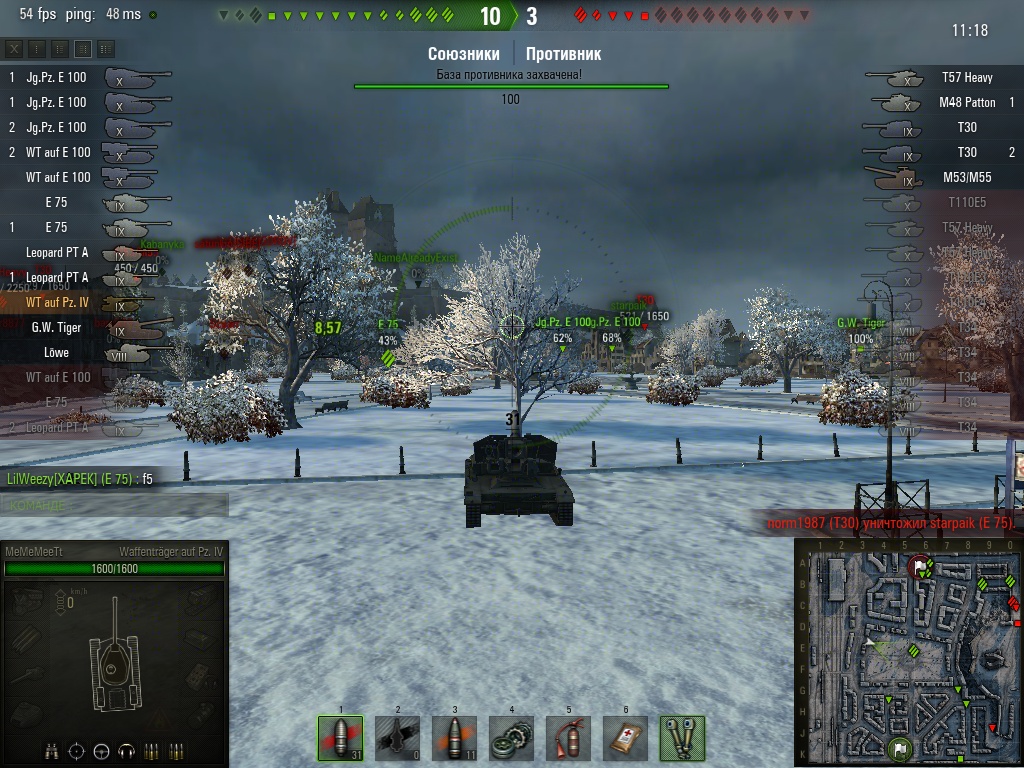Use the first aid kit consumable
Image resolution: width=1024 pixels, height=768 pixels.
[x=625, y=739]
